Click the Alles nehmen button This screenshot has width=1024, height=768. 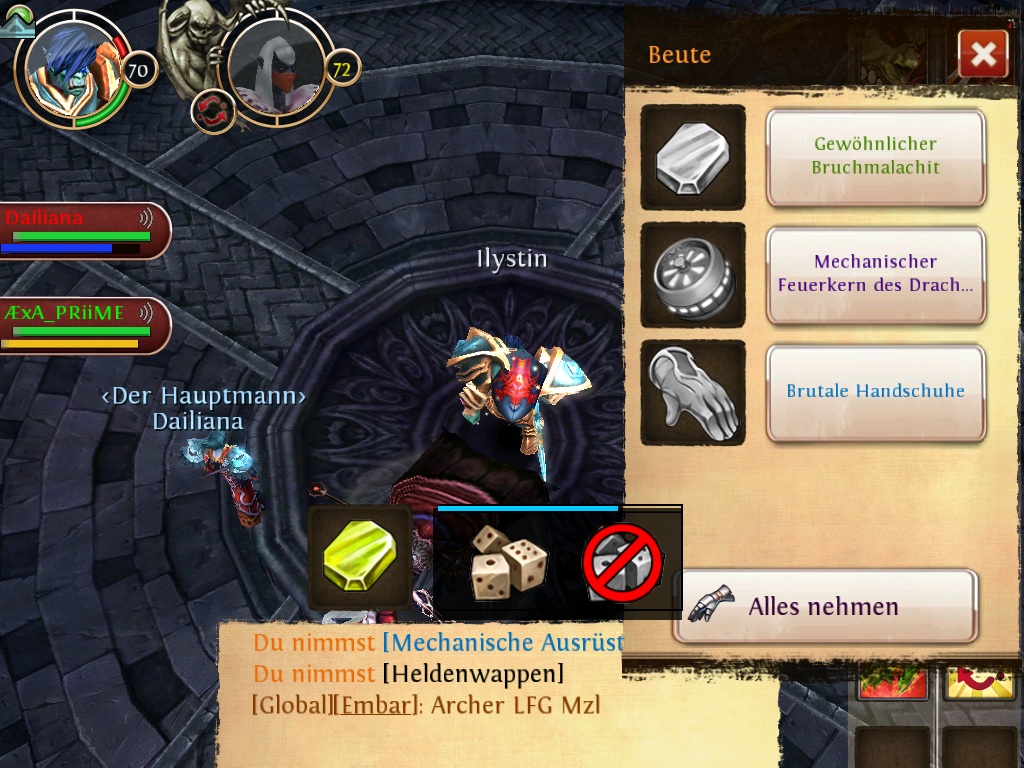coord(824,606)
